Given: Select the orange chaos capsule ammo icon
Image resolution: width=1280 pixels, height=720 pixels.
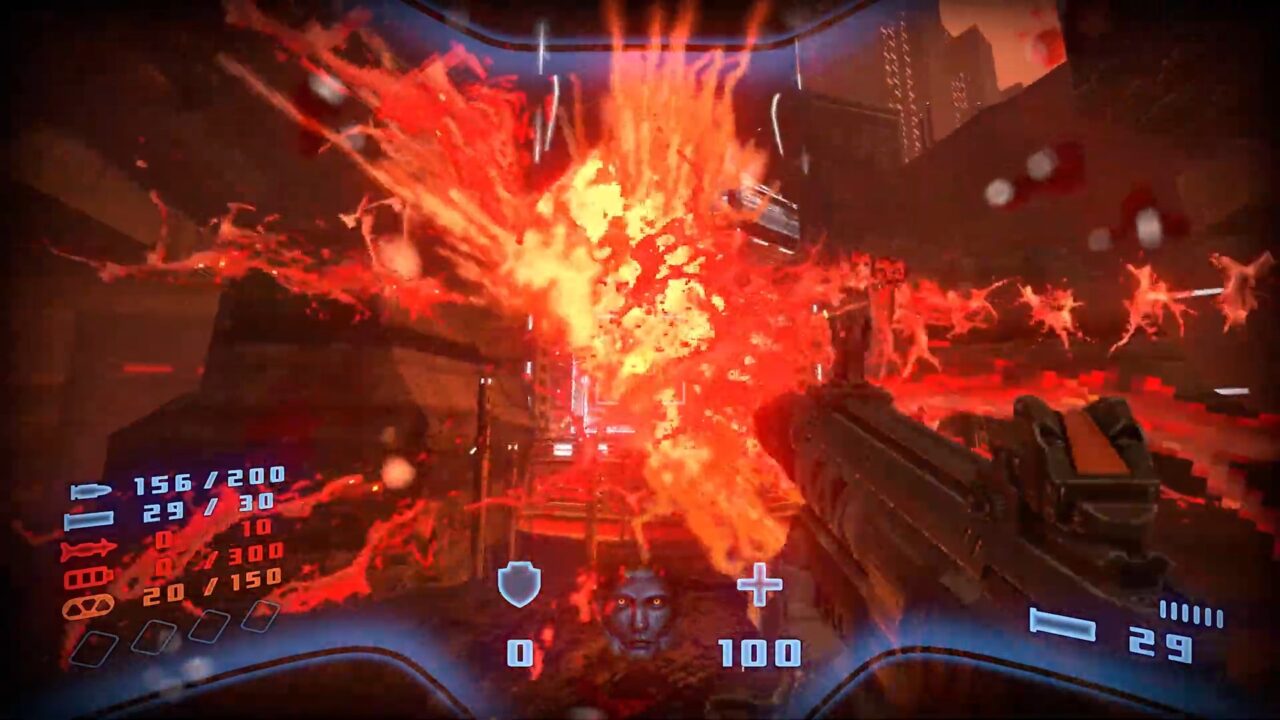Looking at the screenshot, I should pyautogui.click(x=88, y=605).
